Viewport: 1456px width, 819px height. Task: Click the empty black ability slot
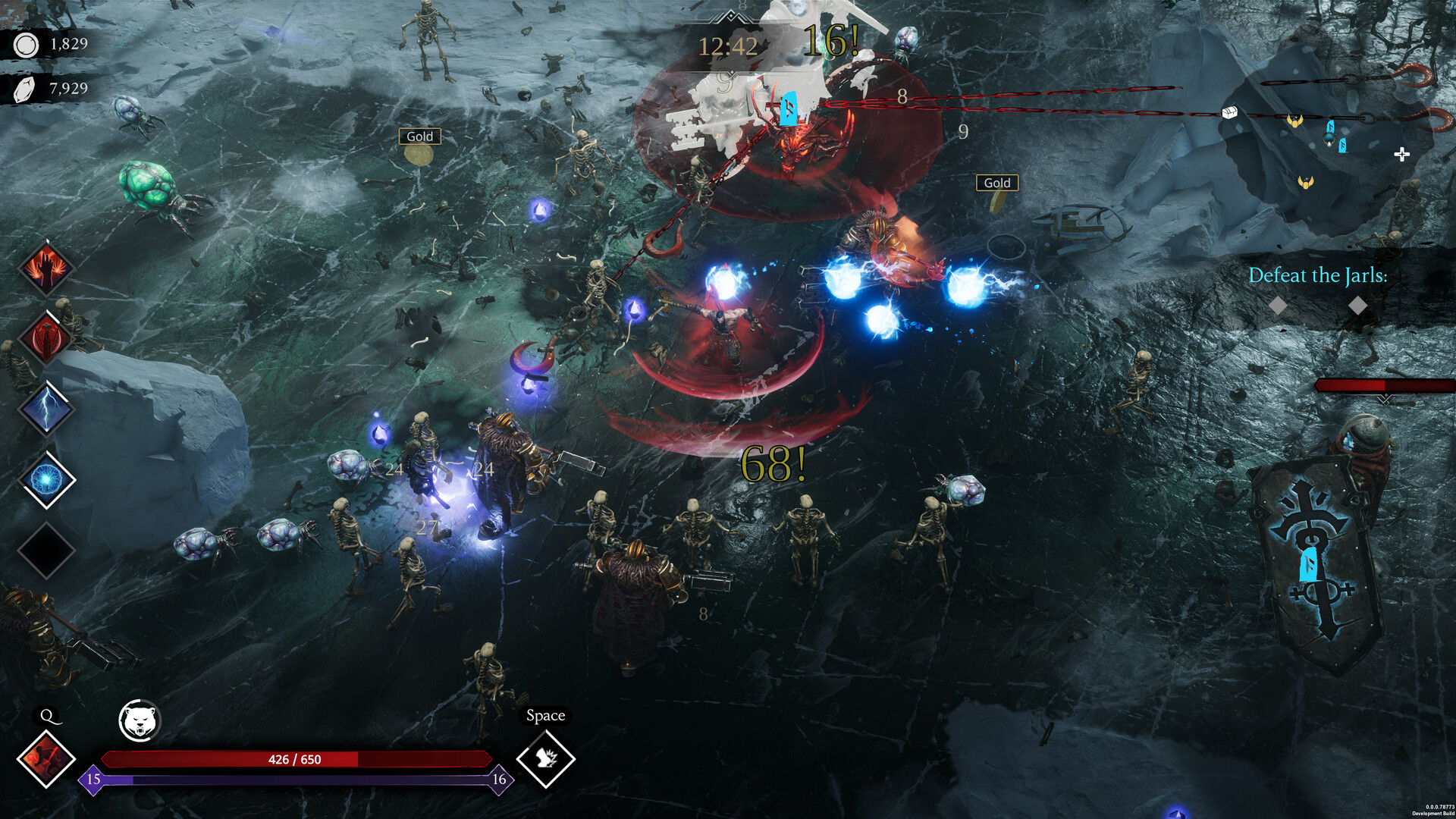point(46,551)
